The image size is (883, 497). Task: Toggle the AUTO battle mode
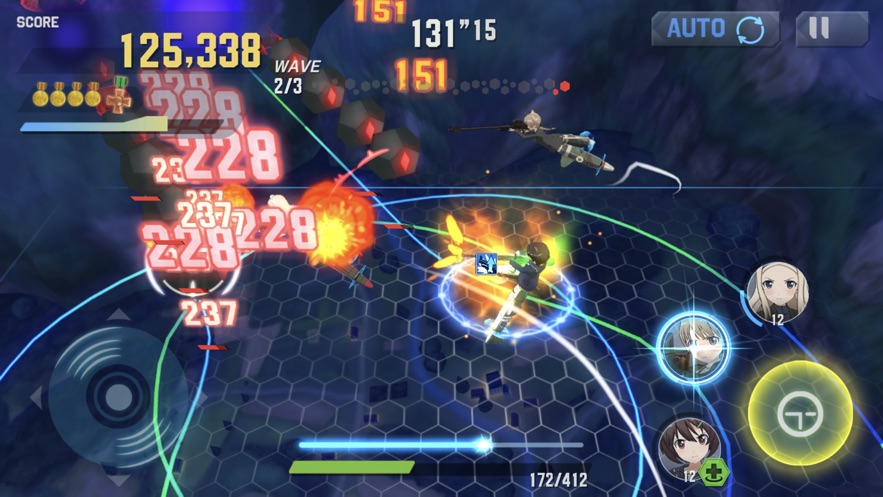tap(715, 29)
